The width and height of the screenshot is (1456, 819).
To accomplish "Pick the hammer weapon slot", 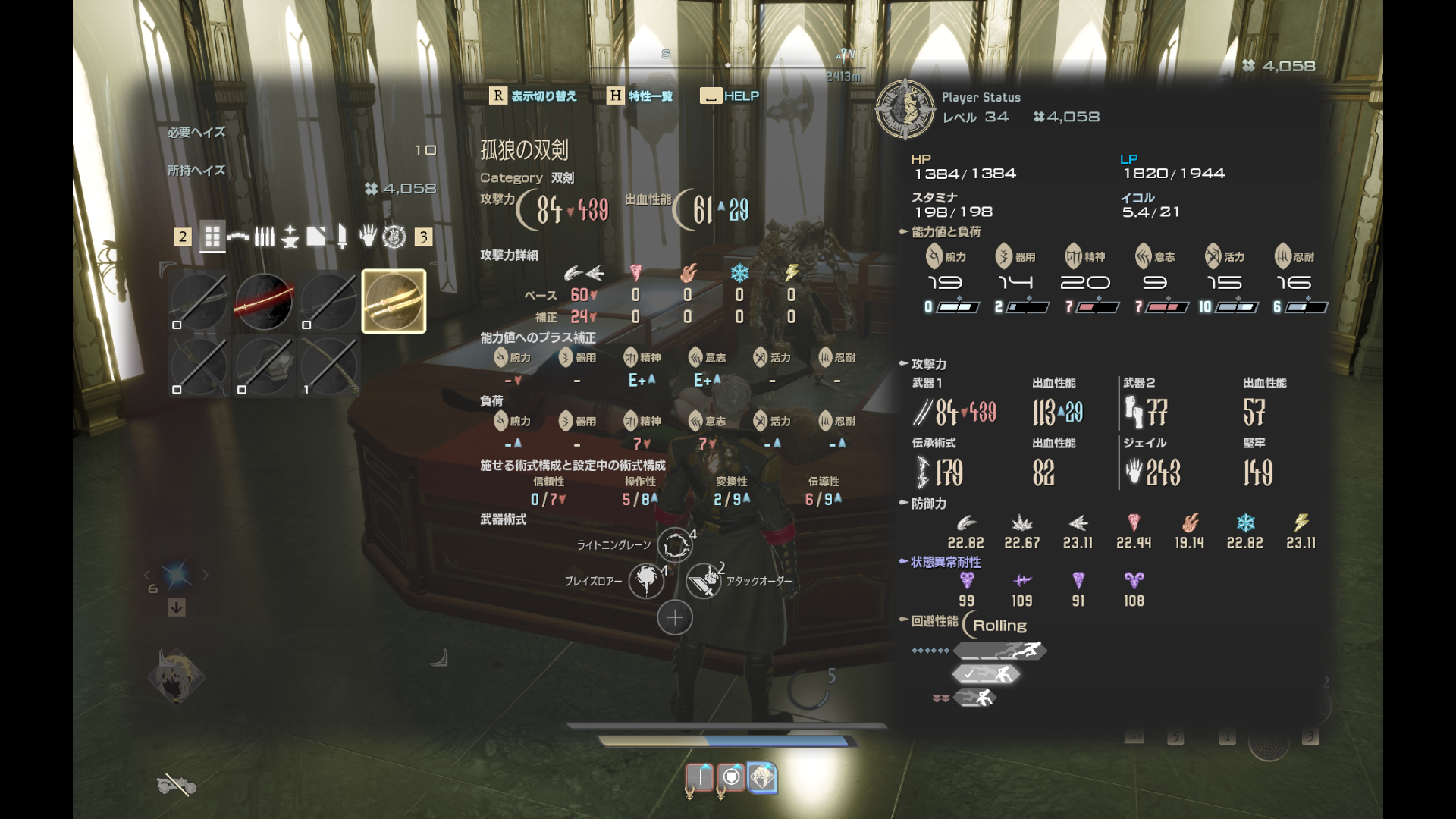I will pyautogui.click(x=264, y=366).
